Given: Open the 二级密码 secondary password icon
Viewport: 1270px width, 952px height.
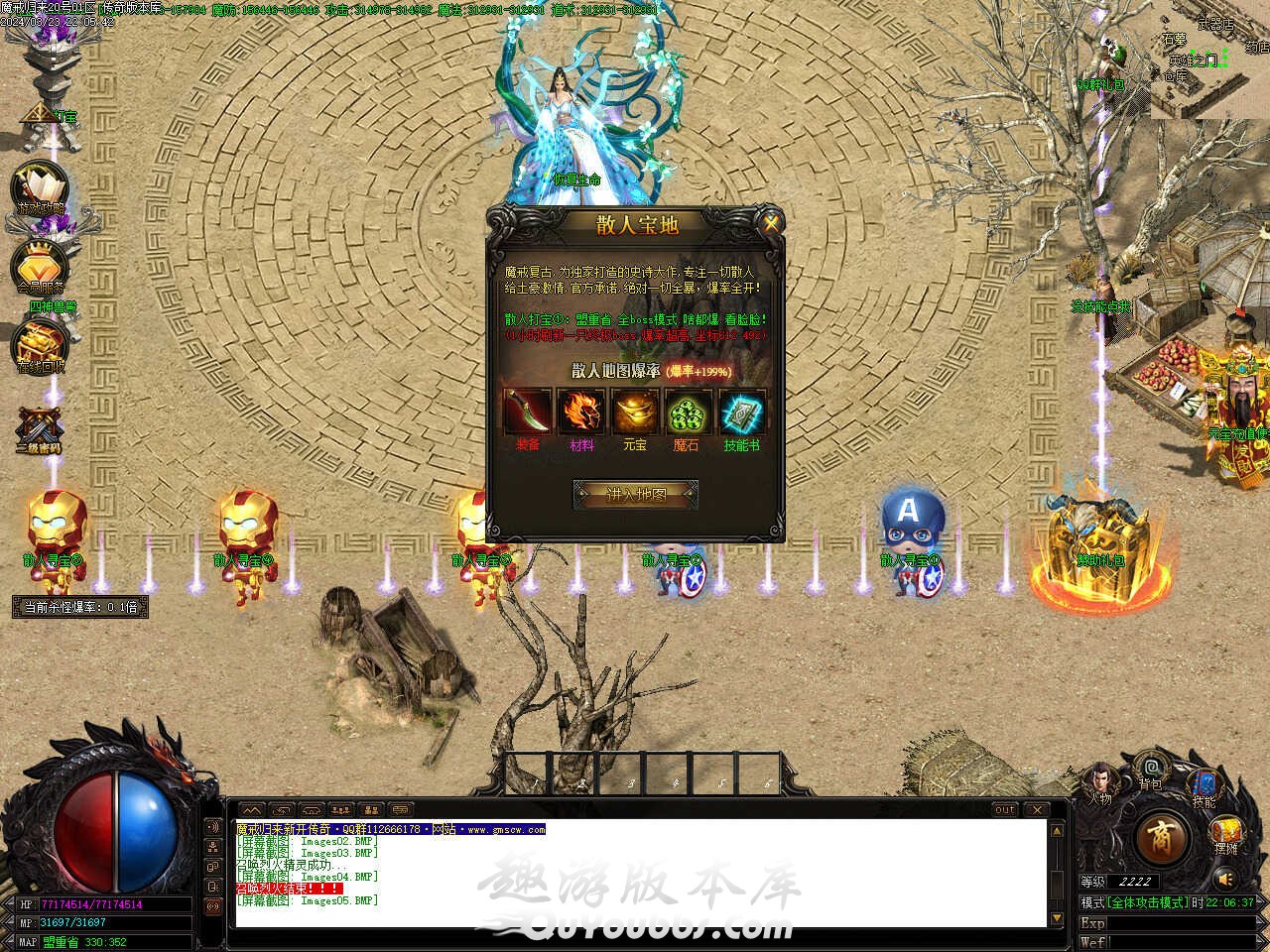Looking at the screenshot, I should point(40,428).
